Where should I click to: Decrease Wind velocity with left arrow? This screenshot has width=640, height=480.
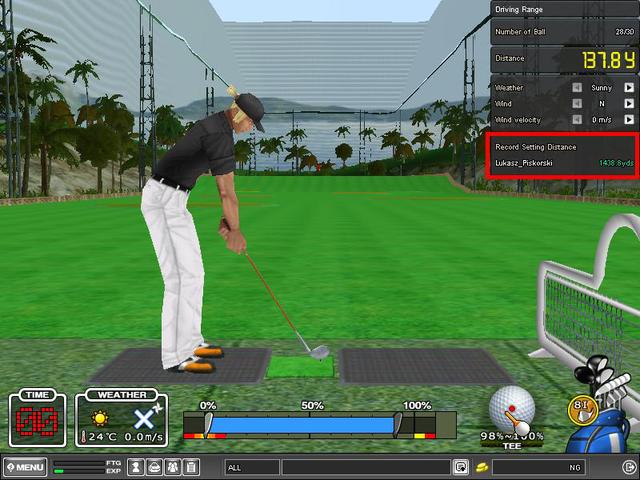coord(576,120)
